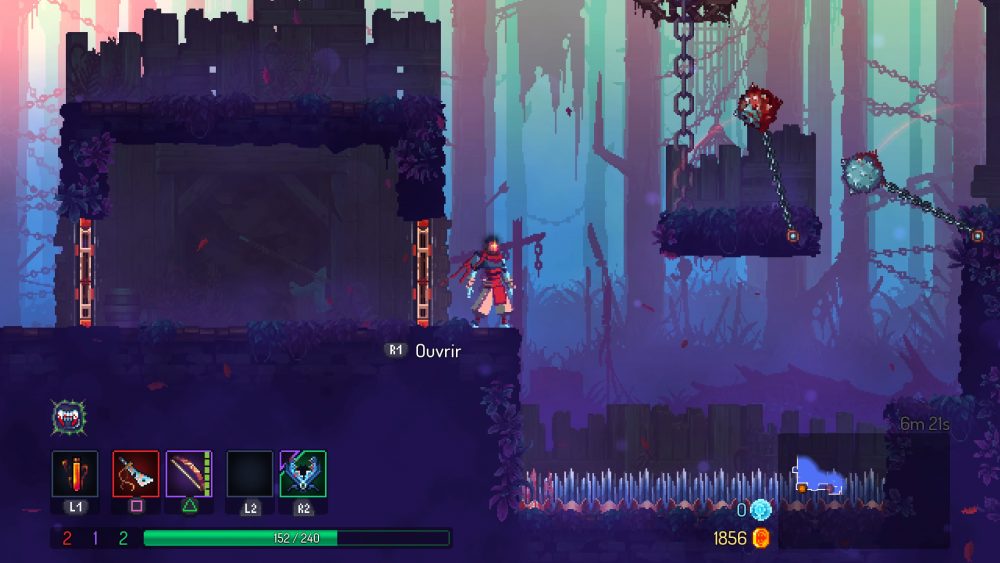Choose the axe weapon slot
The height and width of the screenshot is (563, 1000).
coord(135,473)
